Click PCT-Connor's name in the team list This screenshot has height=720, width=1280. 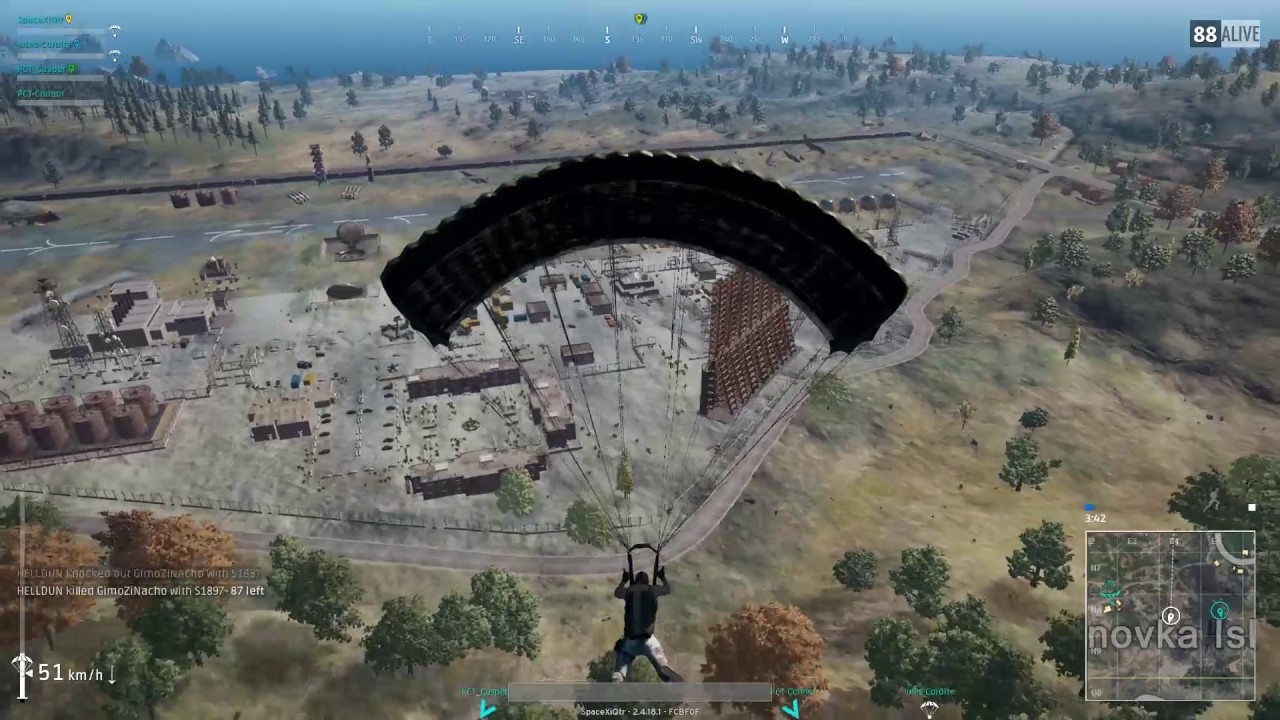pyautogui.click(x=41, y=93)
